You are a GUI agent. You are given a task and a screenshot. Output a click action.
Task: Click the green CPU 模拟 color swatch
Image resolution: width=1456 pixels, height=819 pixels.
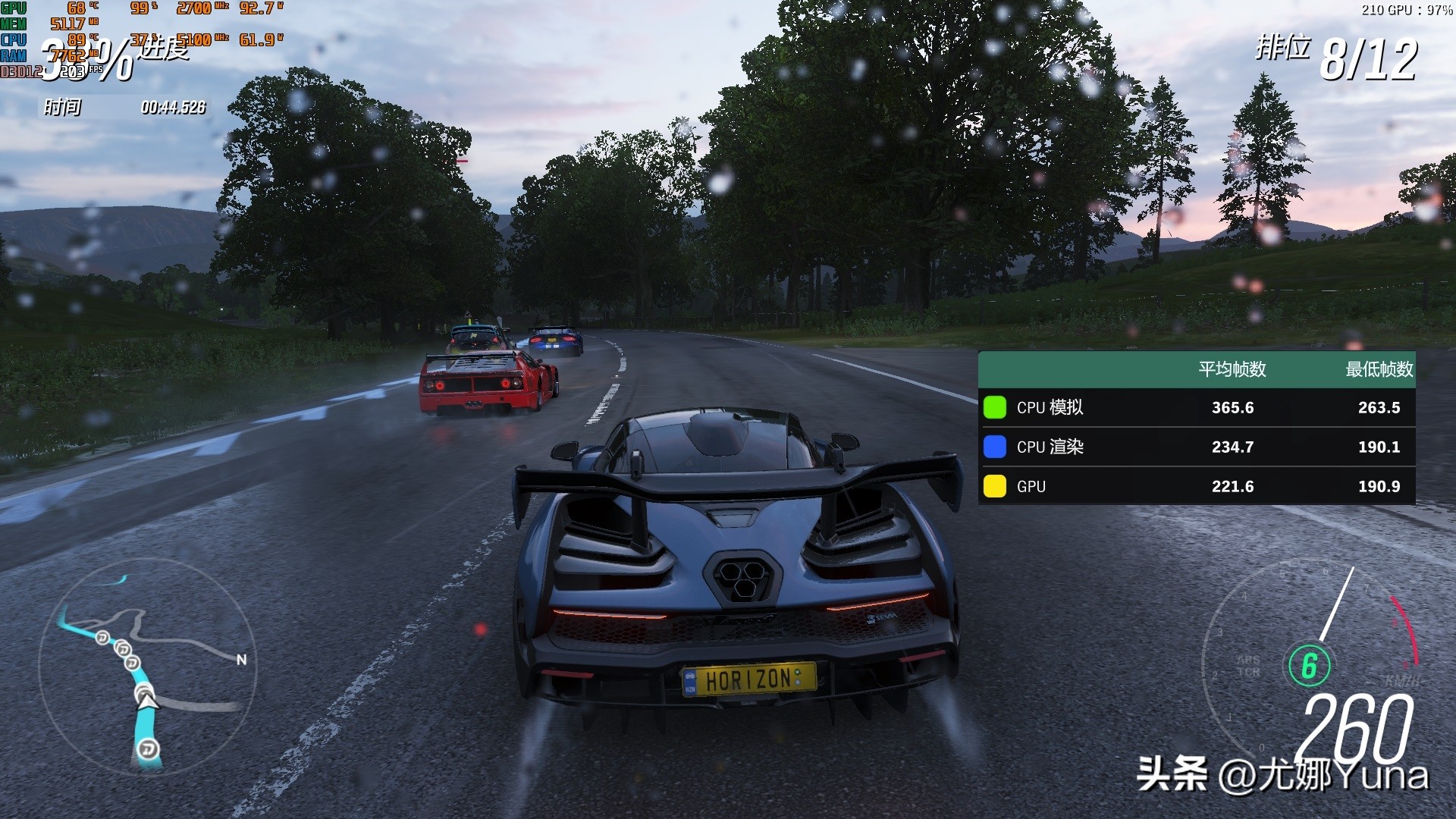coord(994,407)
